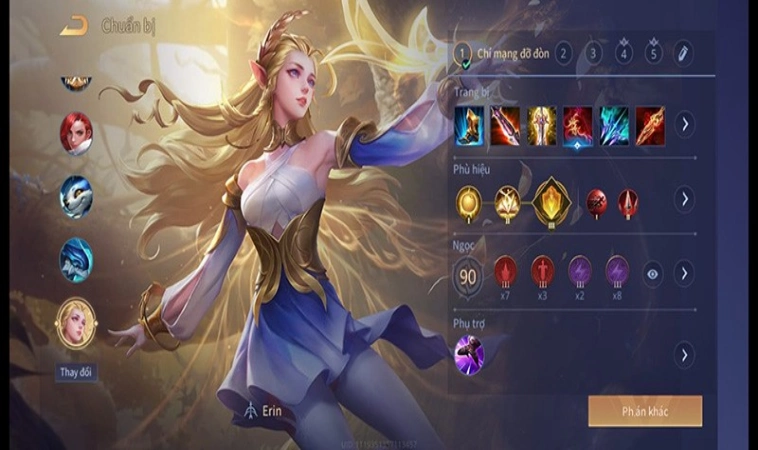Click the Thay đổi button

[x=76, y=373]
